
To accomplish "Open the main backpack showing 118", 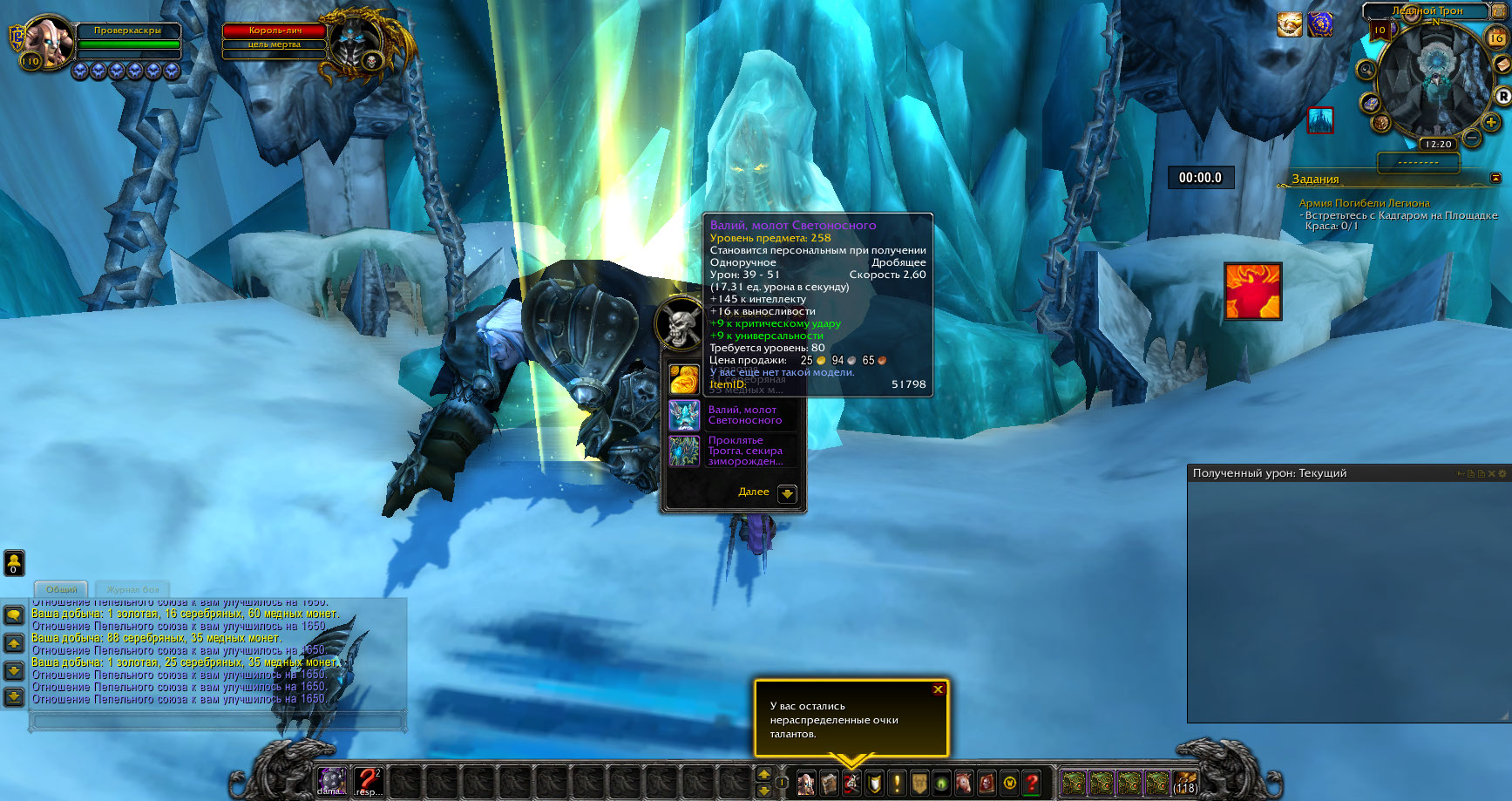I will tap(1184, 783).
